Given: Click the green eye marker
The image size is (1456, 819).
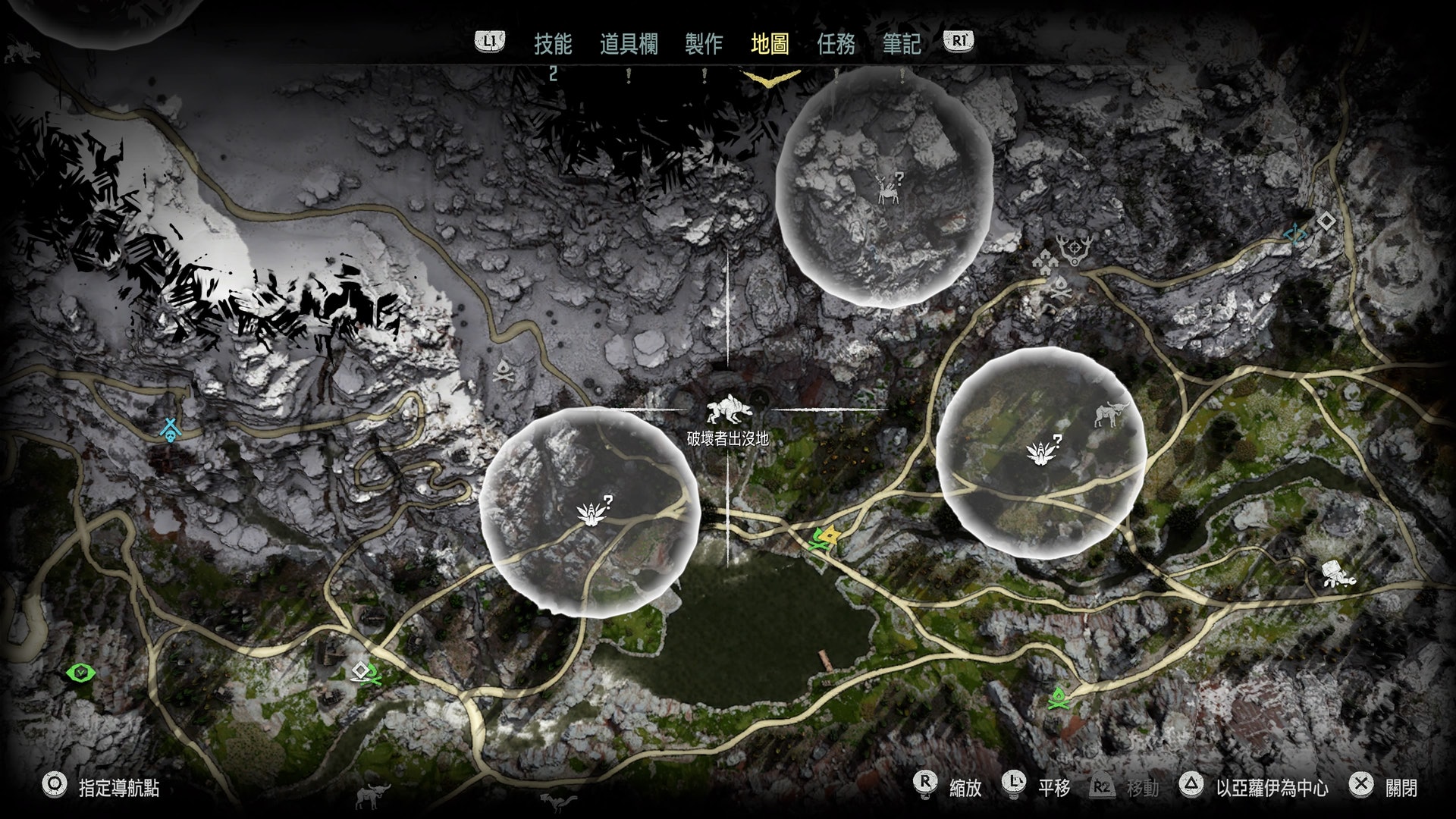Looking at the screenshot, I should click(80, 673).
